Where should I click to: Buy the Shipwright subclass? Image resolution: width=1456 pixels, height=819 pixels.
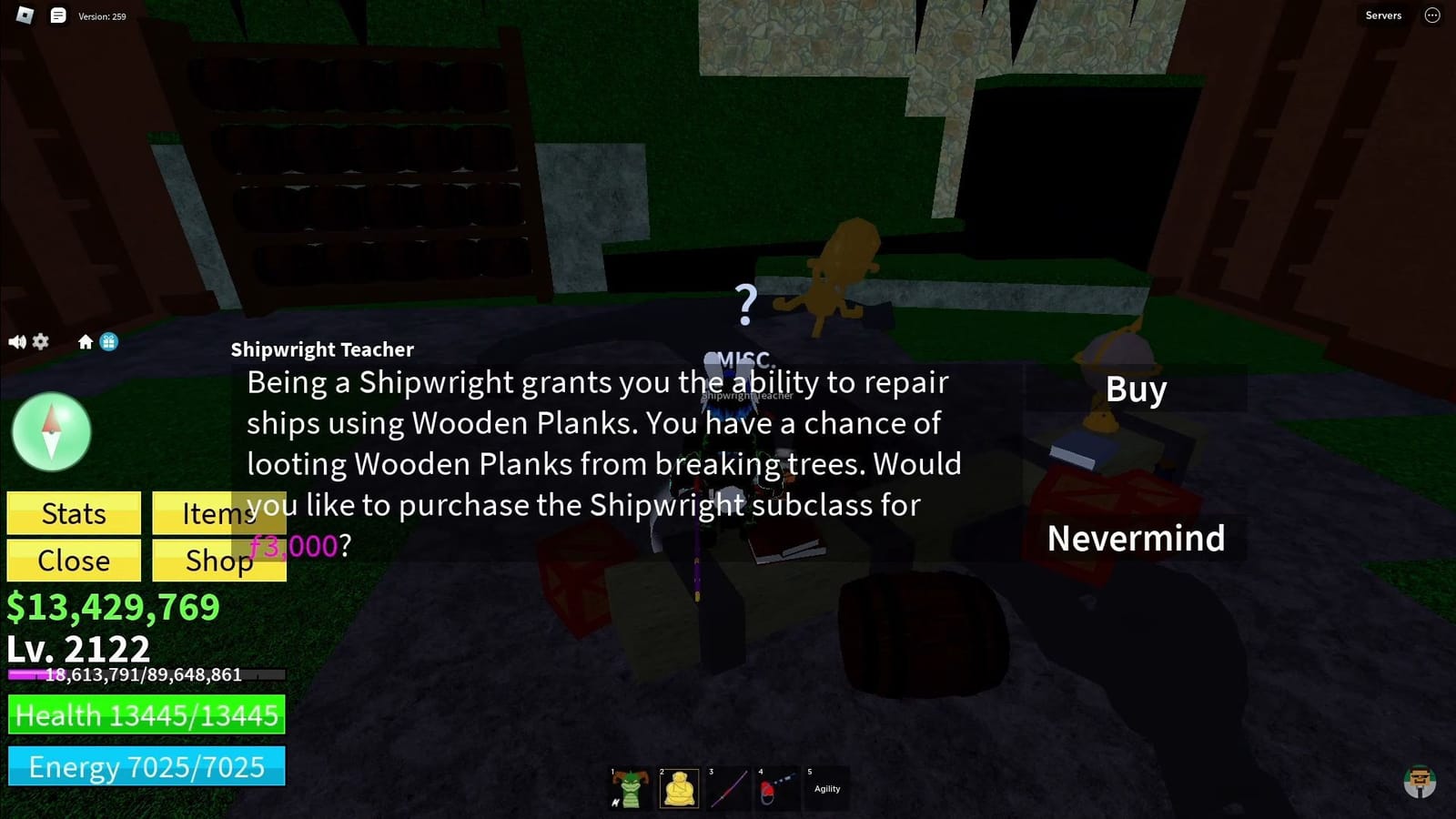point(1136,389)
